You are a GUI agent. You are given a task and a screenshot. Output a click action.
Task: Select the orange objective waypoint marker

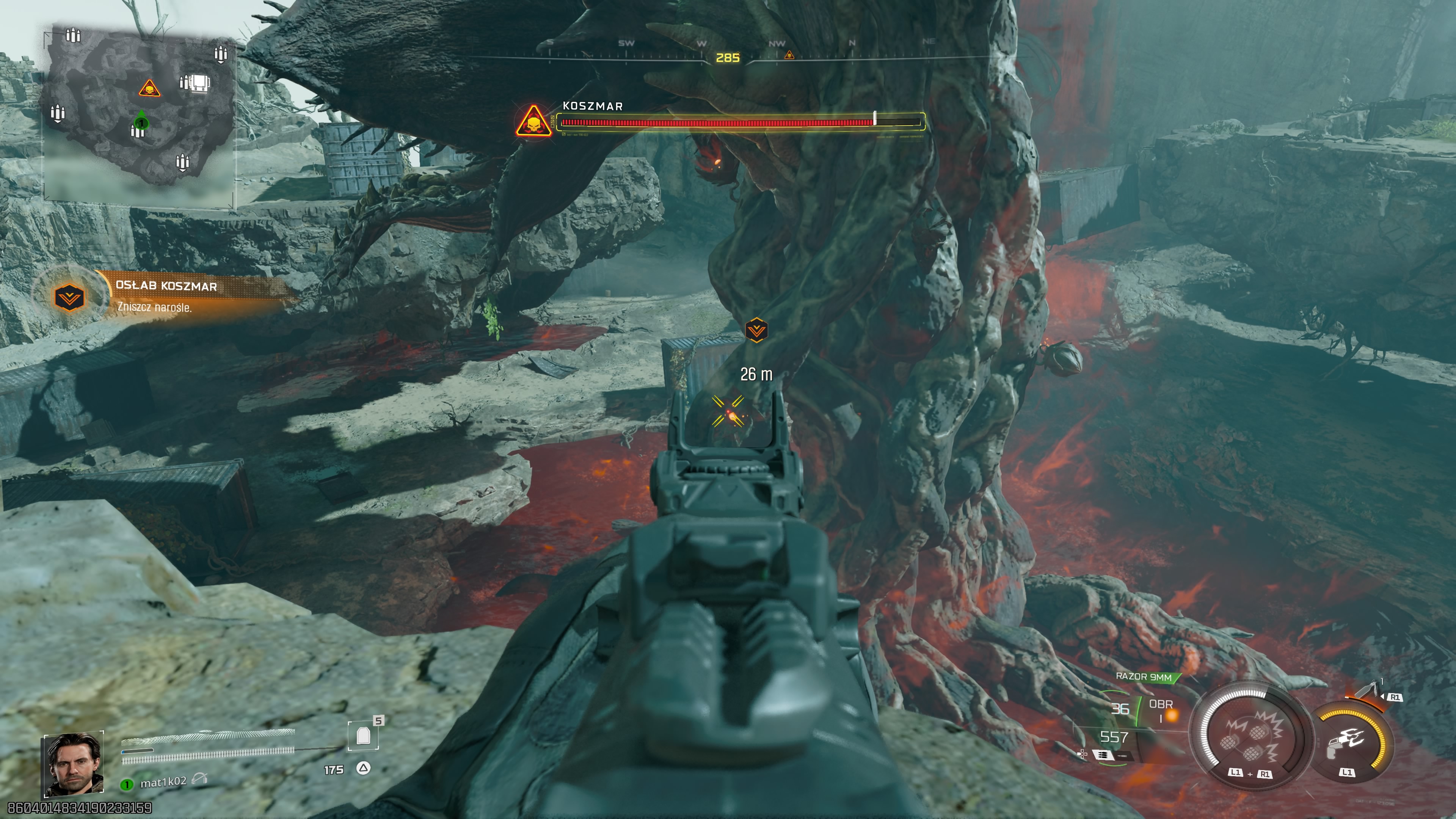pos(756,330)
